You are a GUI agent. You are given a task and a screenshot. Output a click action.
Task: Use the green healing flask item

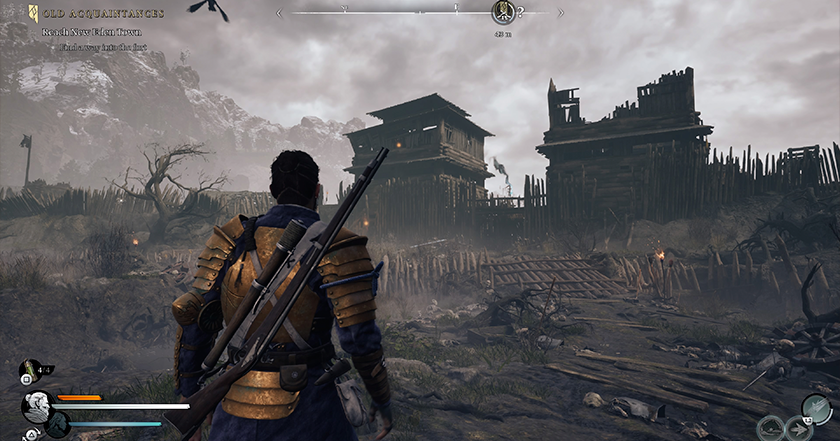(31, 370)
